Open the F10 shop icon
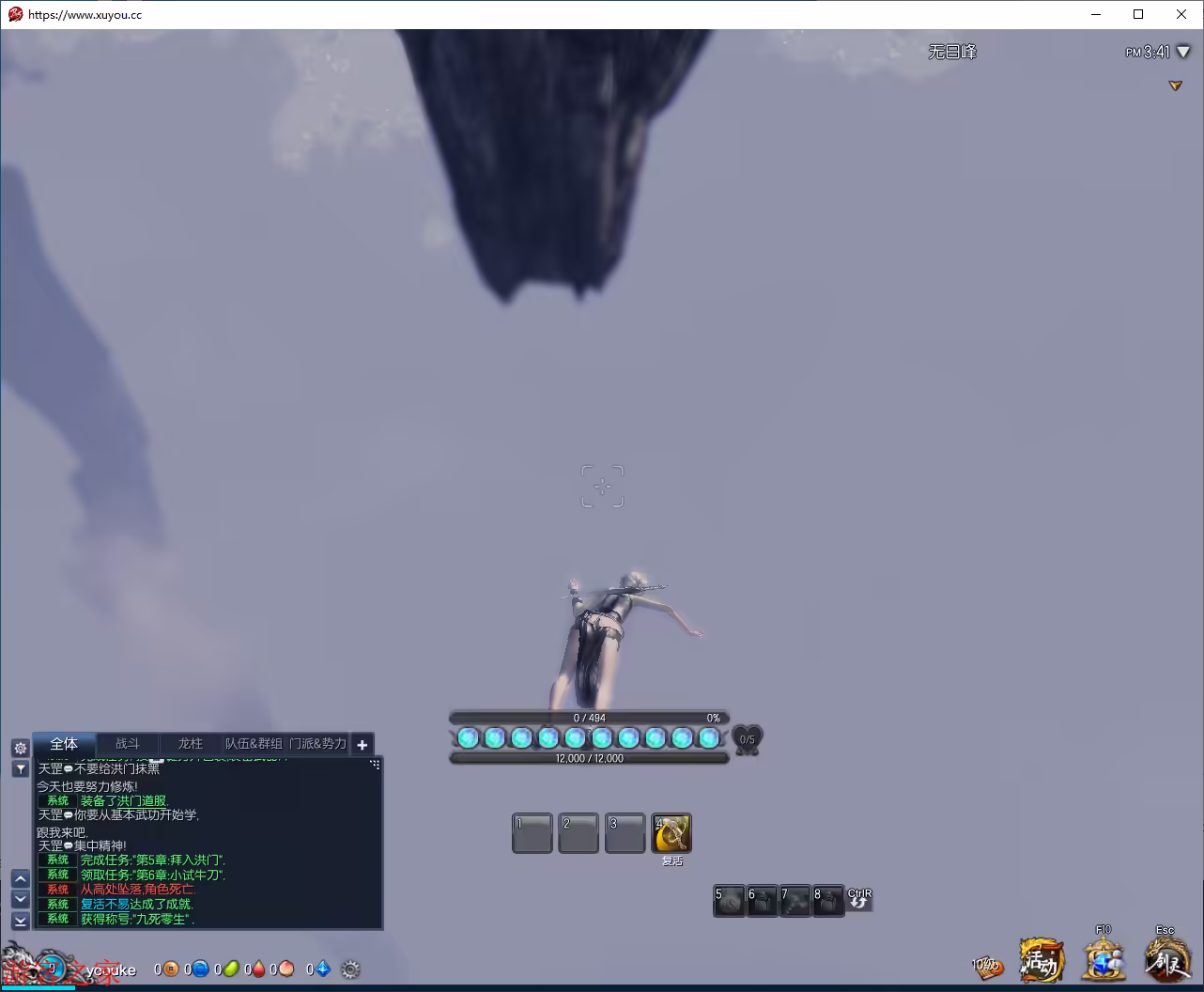Viewport: 1204px width, 992px height. click(x=1104, y=961)
